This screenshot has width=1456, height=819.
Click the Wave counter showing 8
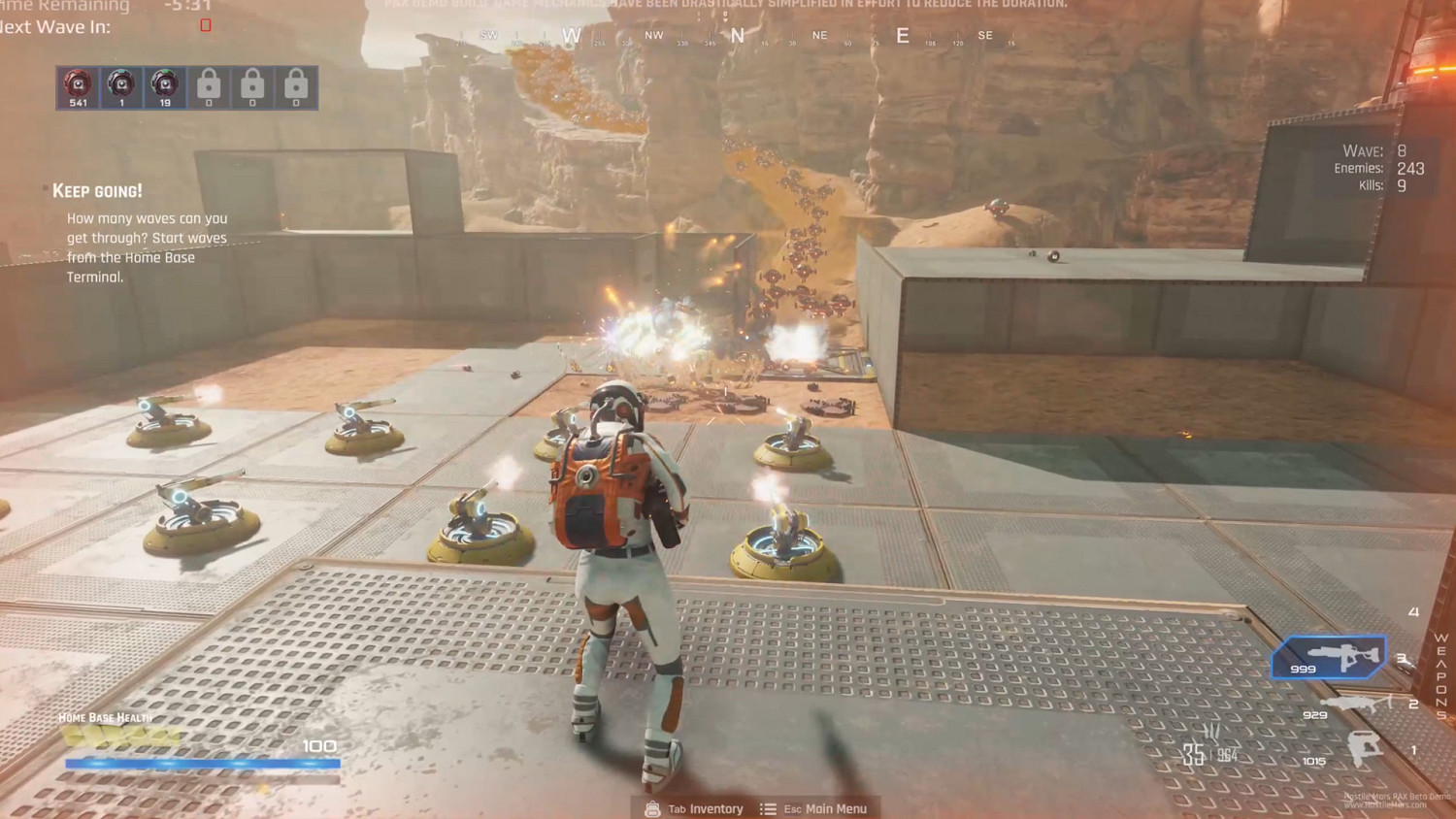click(1383, 151)
